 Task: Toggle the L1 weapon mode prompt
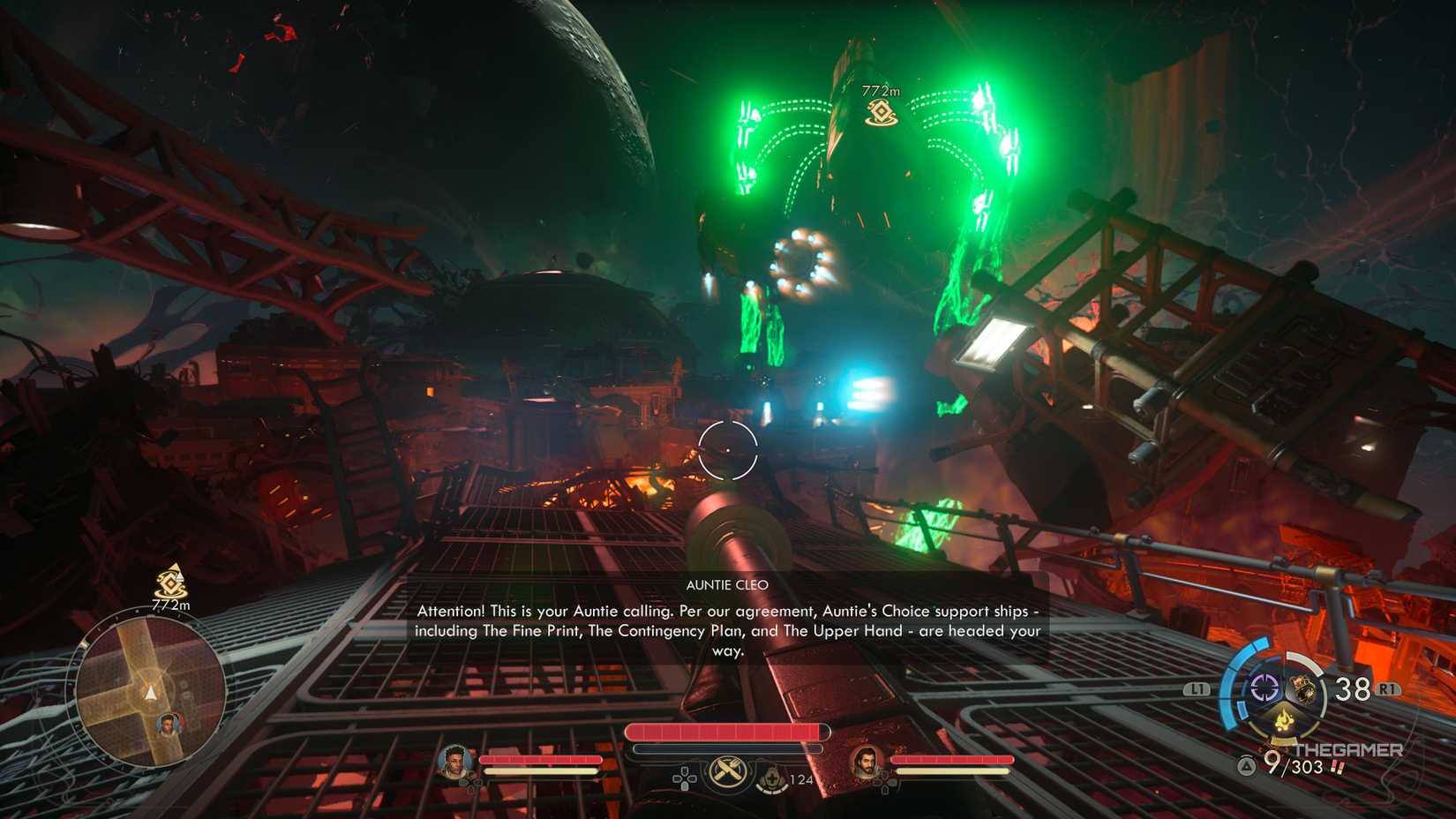point(1197,688)
